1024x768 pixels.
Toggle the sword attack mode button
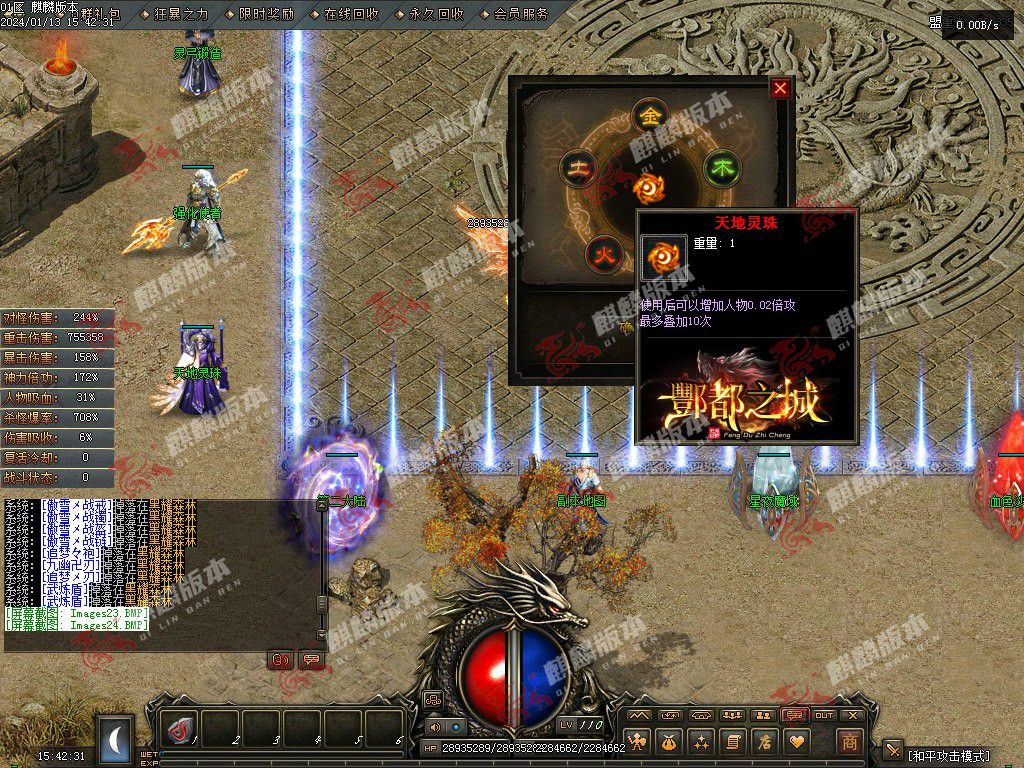892,750
